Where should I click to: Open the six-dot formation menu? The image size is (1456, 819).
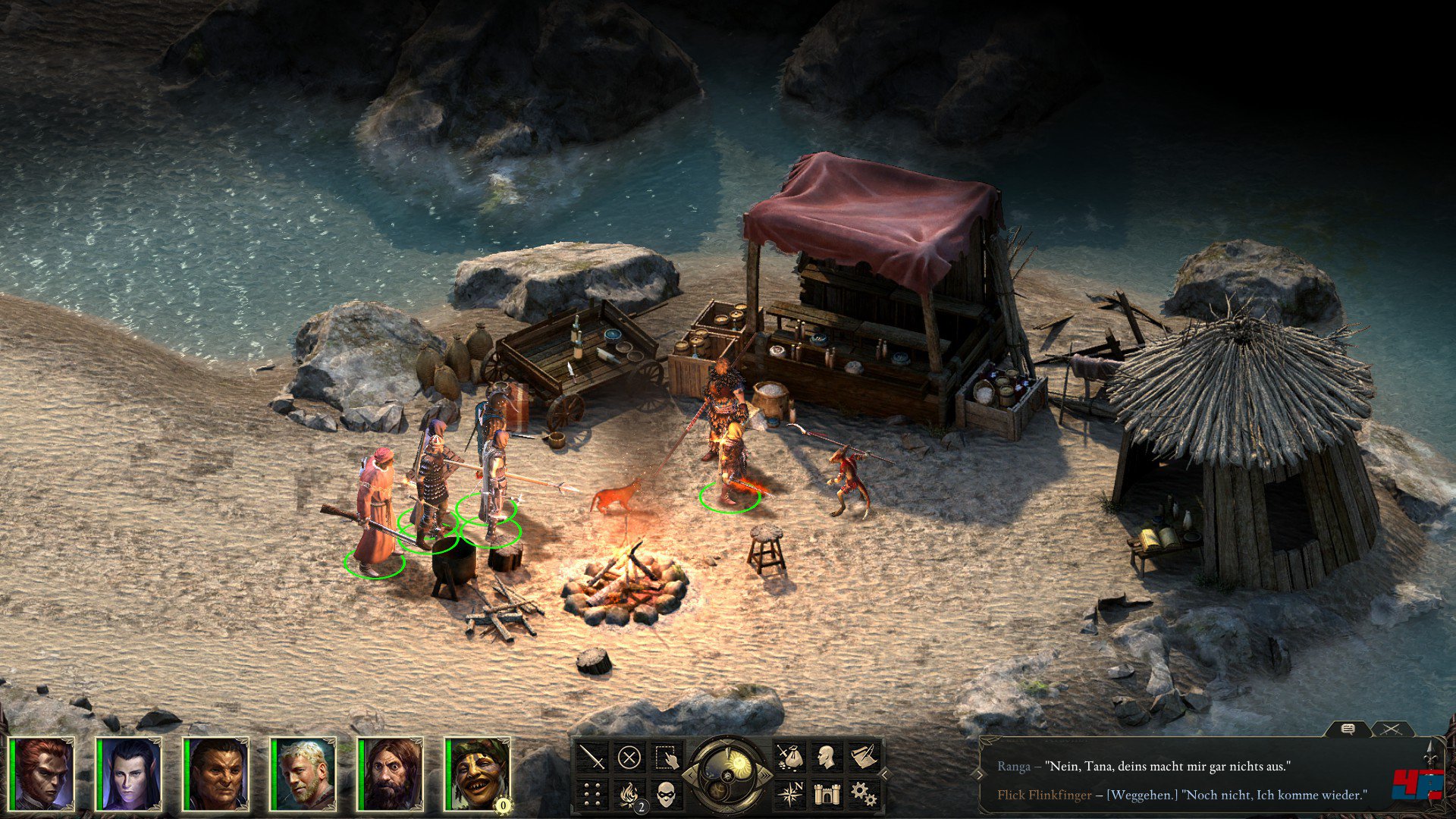coord(592,794)
